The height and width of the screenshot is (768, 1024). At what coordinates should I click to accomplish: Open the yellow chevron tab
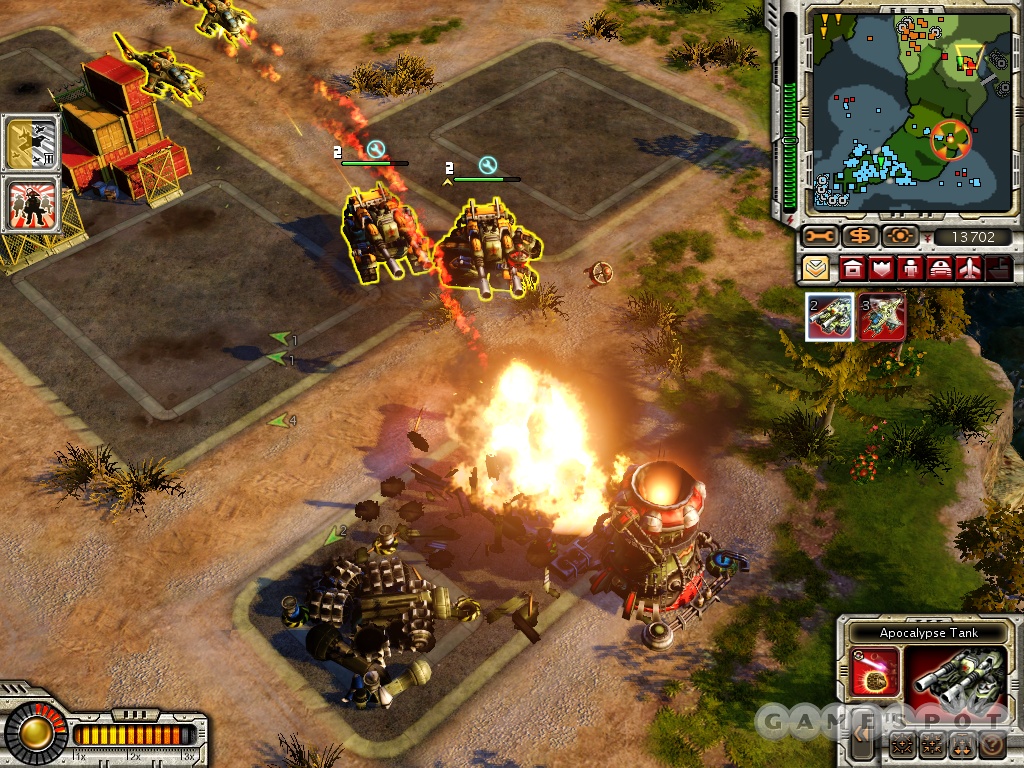(x=817, y=268)
